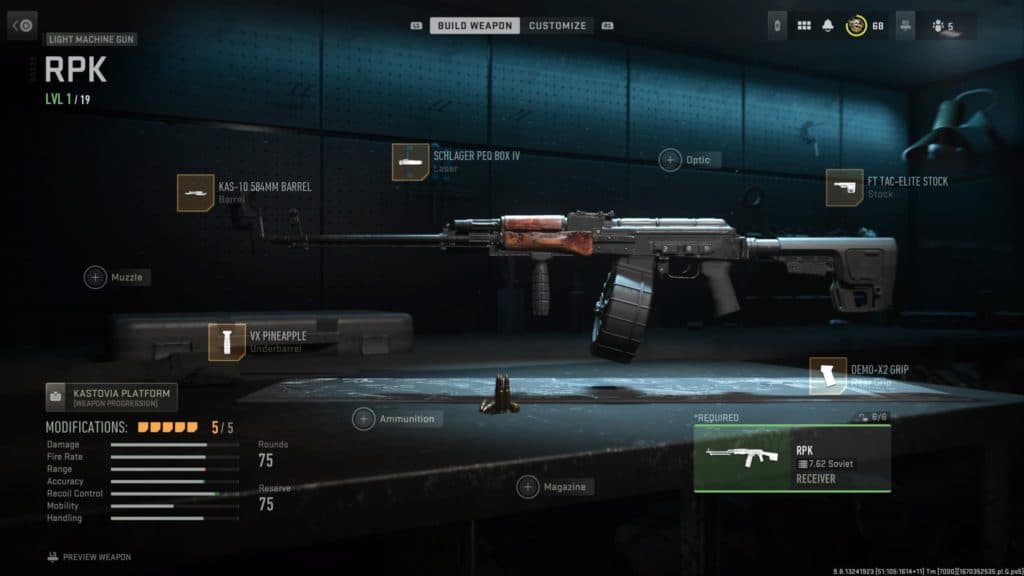Open Kastovia Platform weapon progression

[x=108, y=397]
